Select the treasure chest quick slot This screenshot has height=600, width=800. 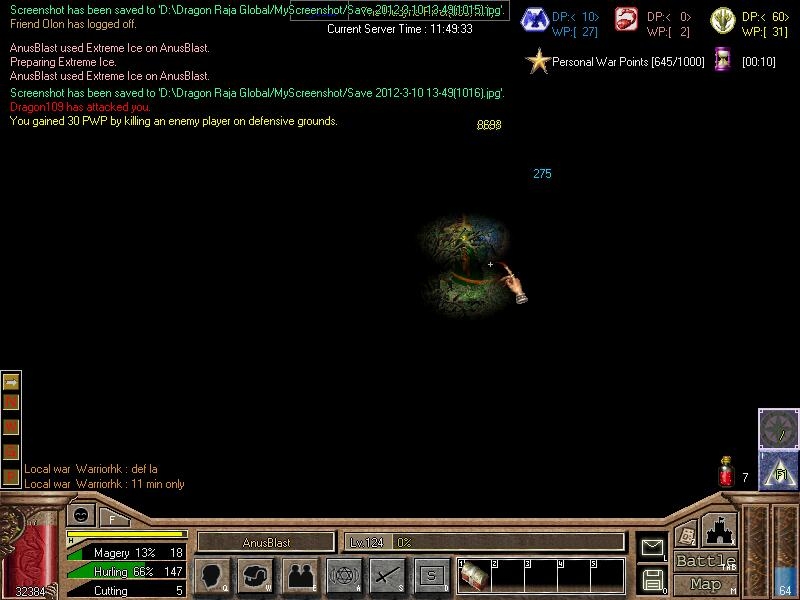click(x=473, y=577)
